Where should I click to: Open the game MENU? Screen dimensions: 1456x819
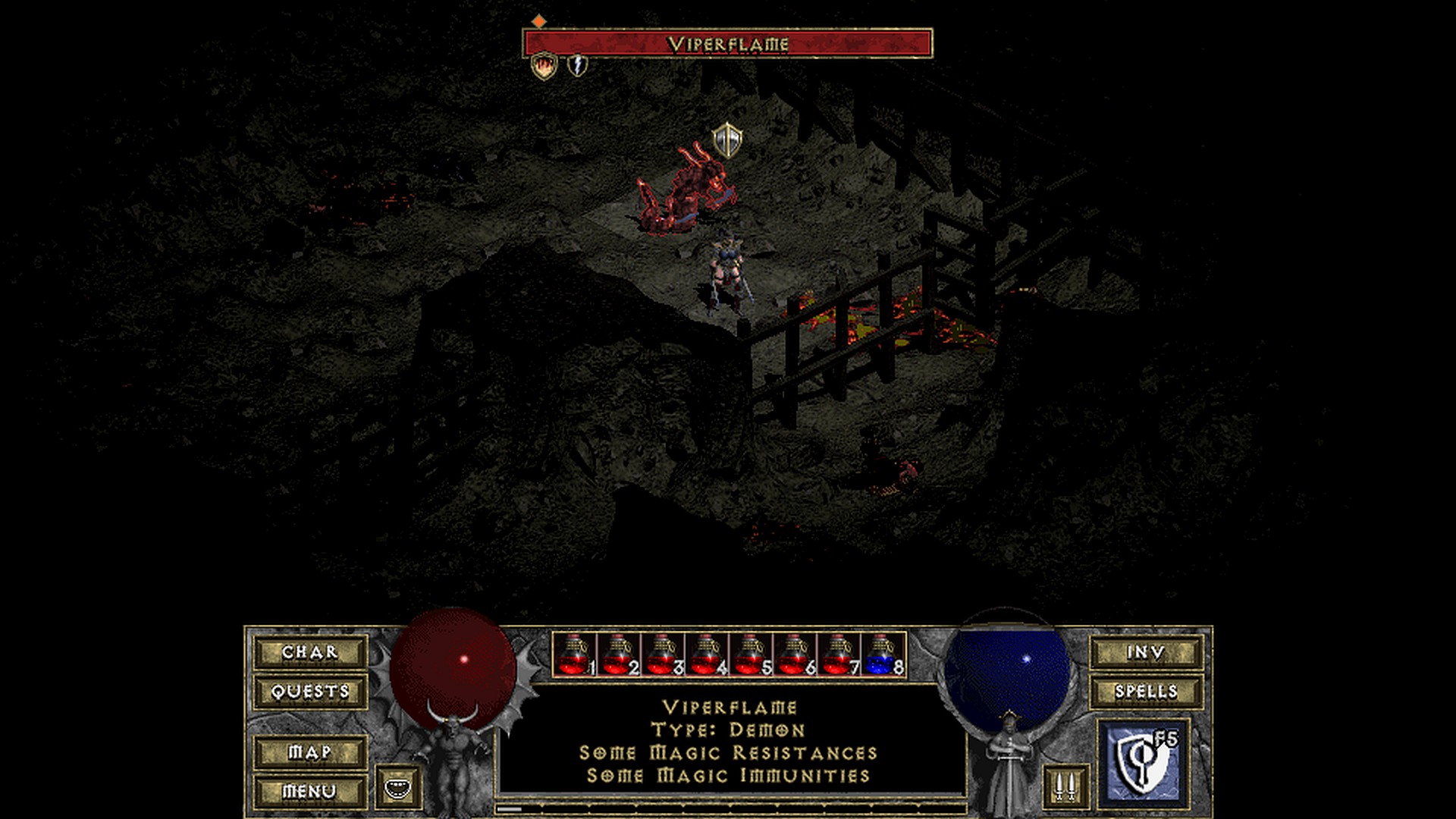click(310, 792)
